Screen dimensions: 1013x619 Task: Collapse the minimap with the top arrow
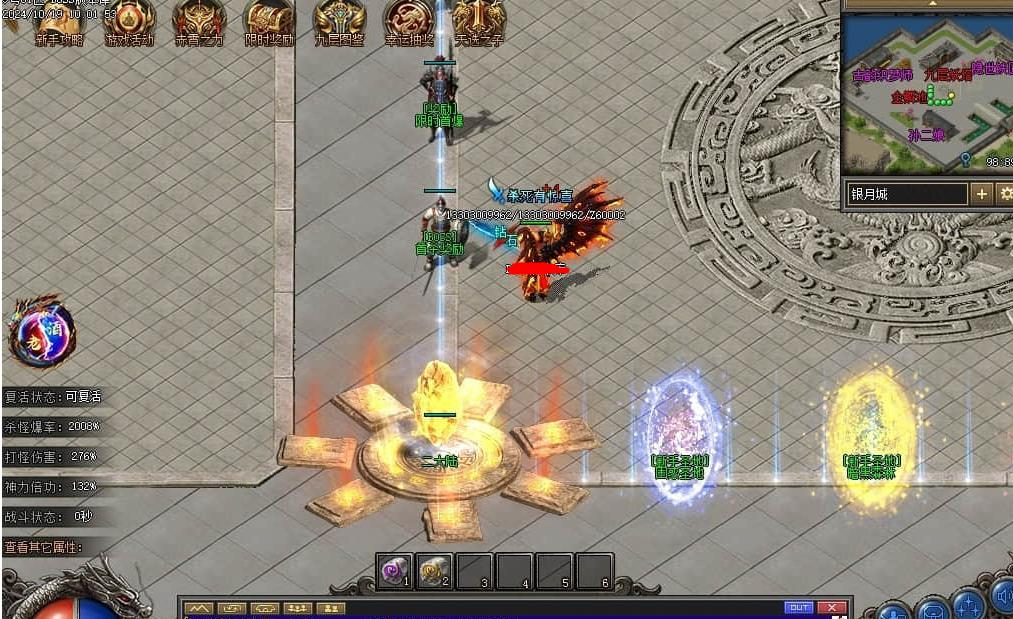pos(931,4)
